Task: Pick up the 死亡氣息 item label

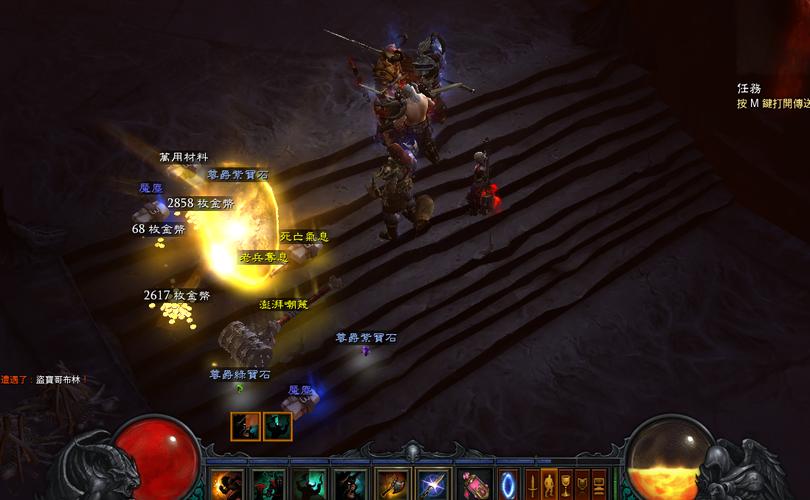Action: click(x=304, y=237)
